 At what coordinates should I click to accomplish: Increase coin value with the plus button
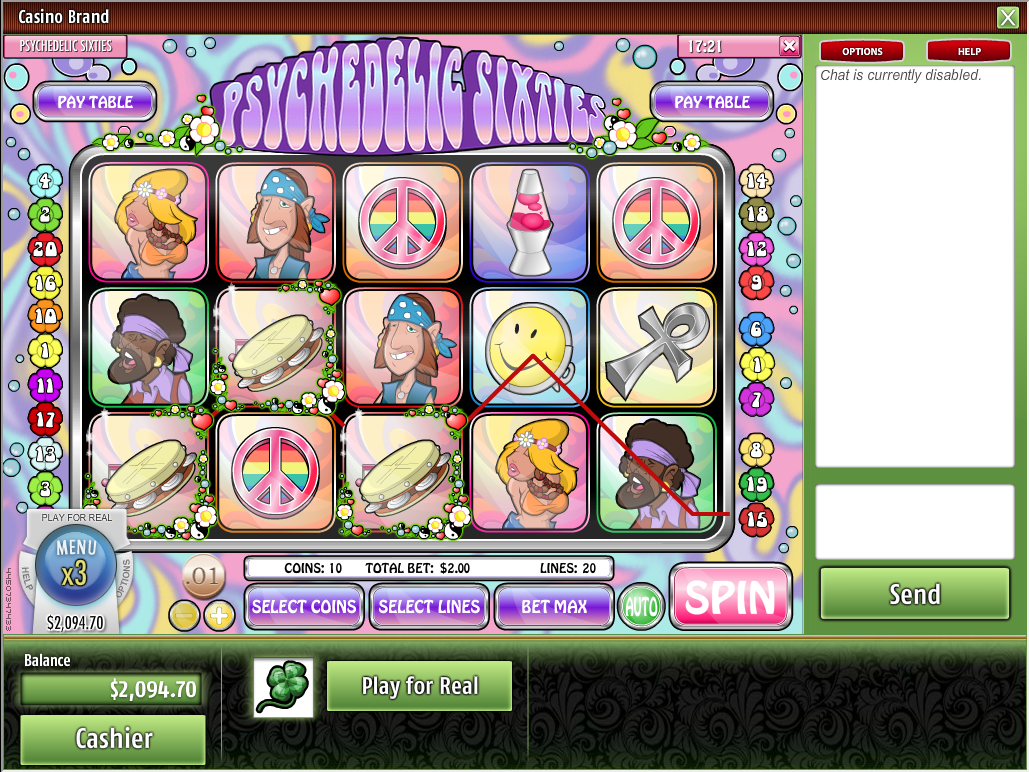[219, 616]
